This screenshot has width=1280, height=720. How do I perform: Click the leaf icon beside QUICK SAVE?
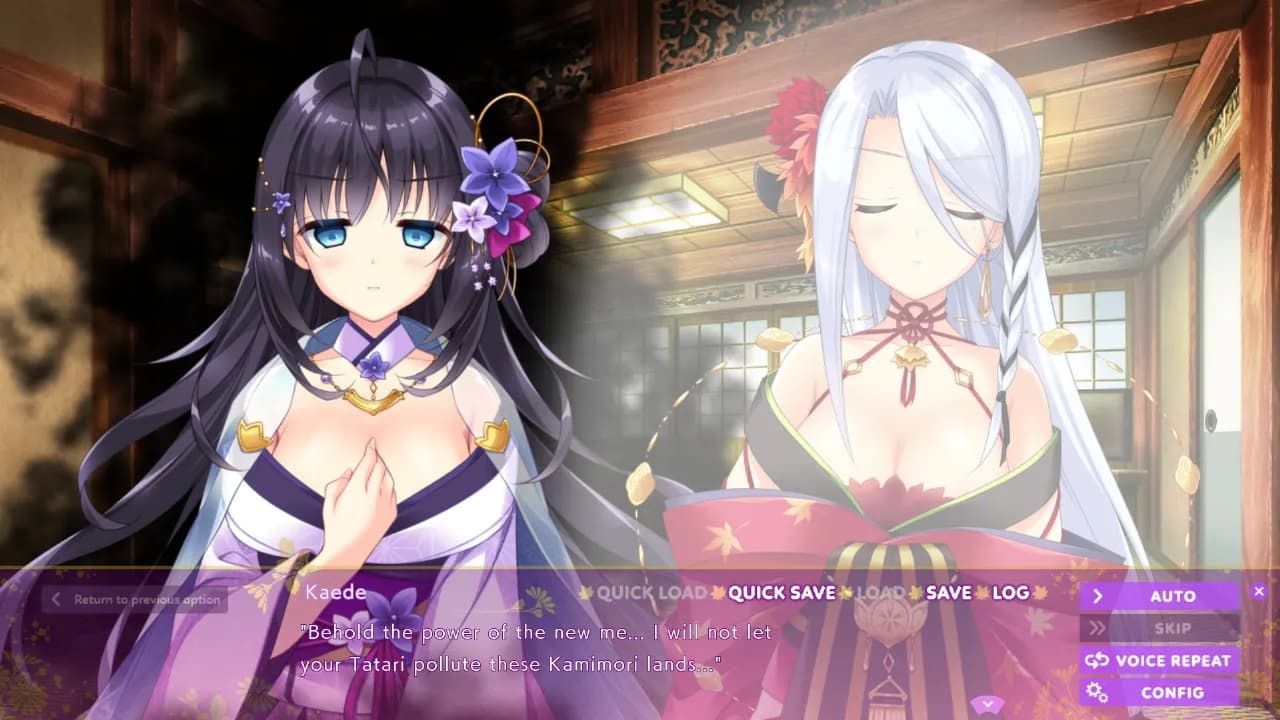click(716, 593)
